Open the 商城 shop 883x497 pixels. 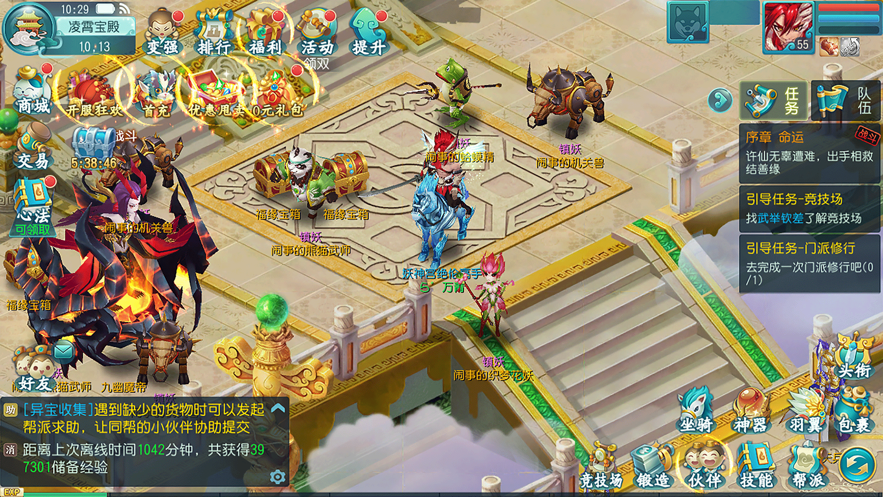32,90
